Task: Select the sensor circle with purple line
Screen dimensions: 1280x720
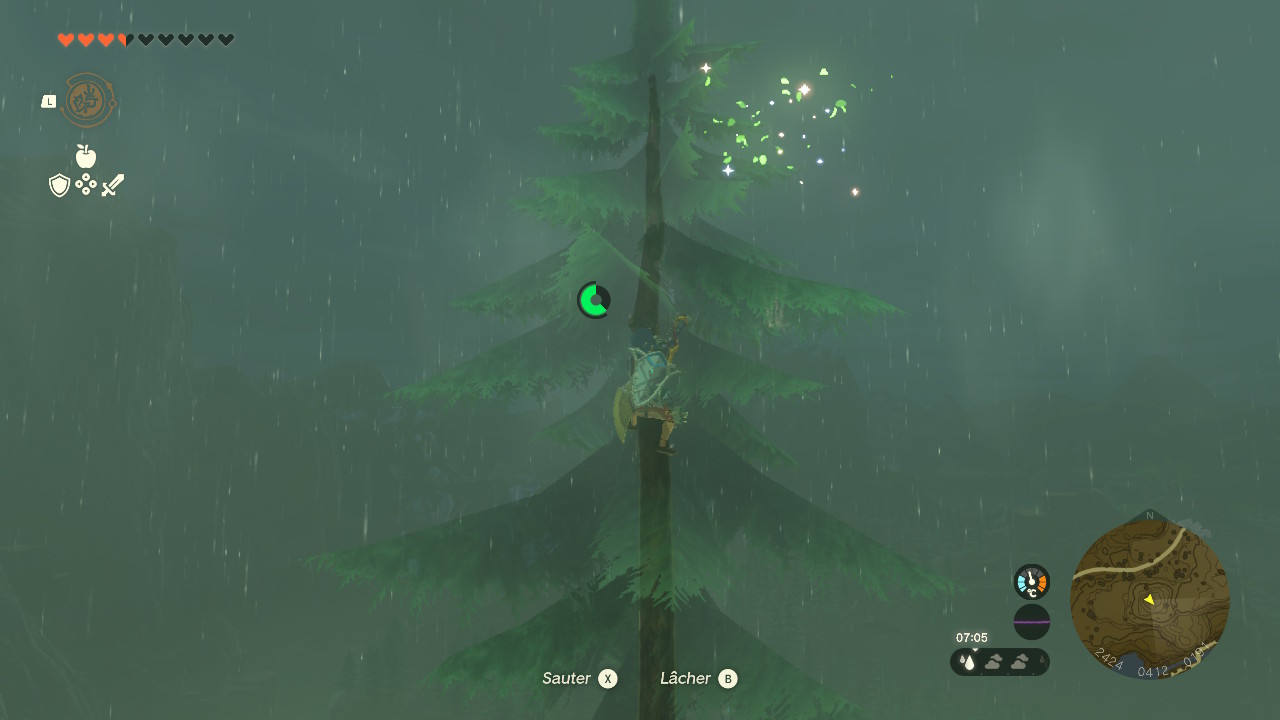Action: coord(1031,622)
